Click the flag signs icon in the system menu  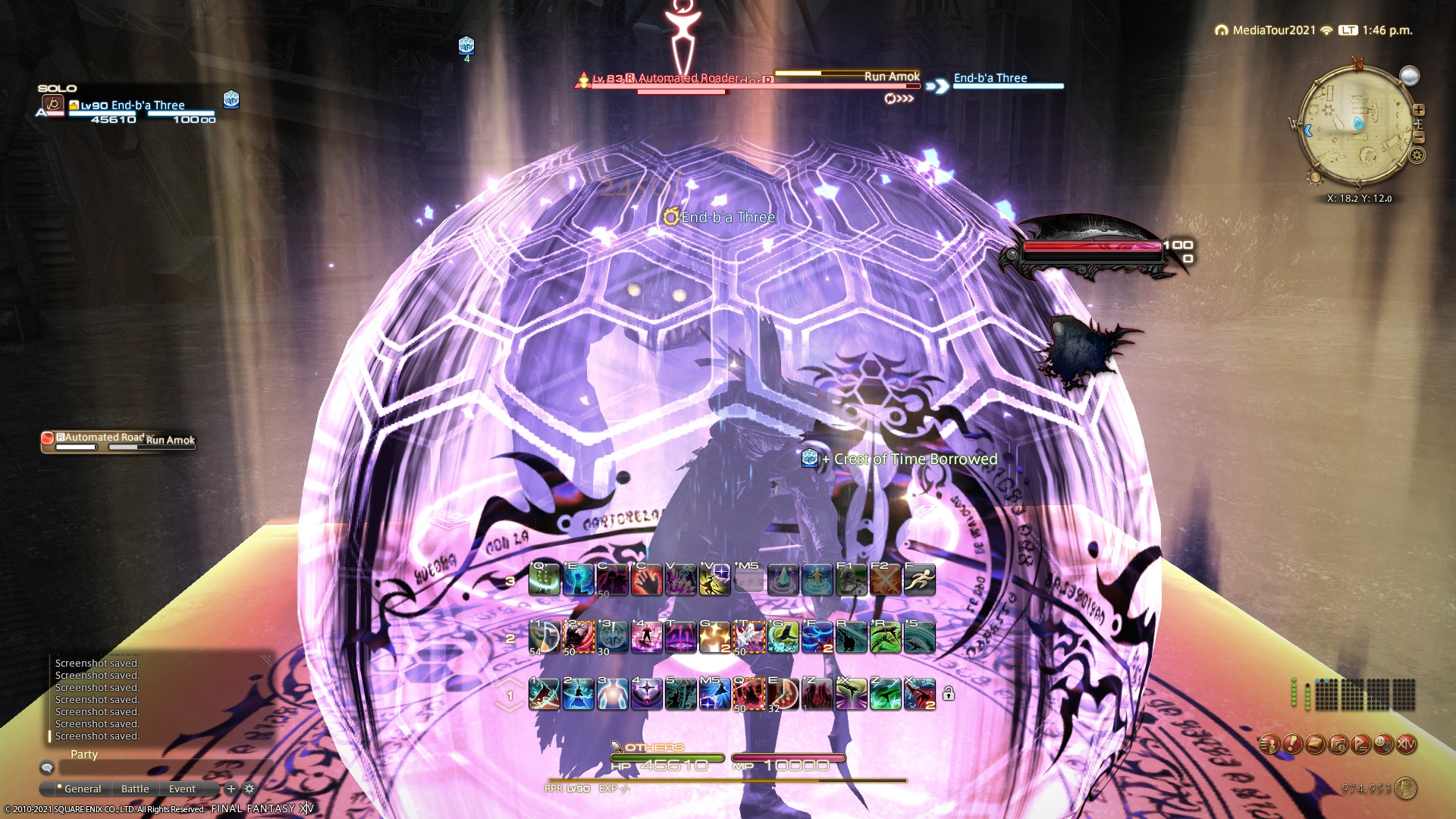point(1361,744)
